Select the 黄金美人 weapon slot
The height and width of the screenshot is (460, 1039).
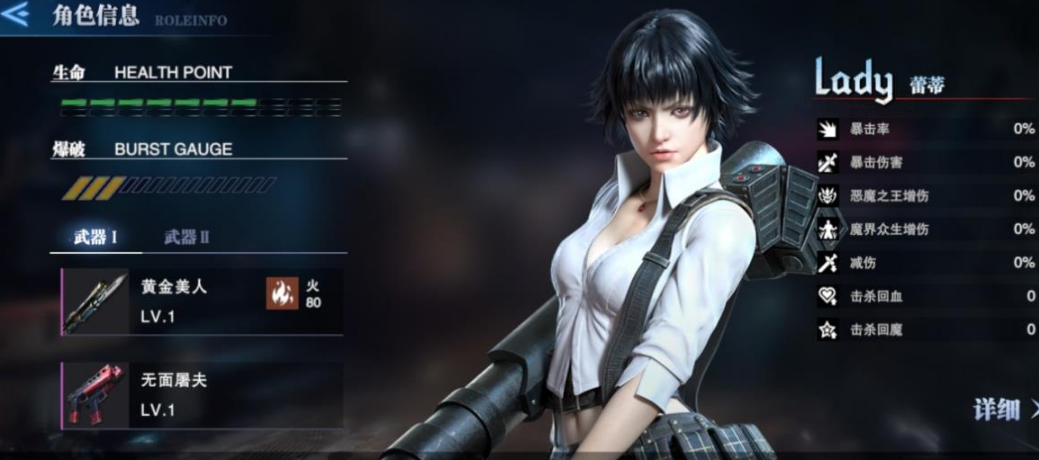(200, 299)
